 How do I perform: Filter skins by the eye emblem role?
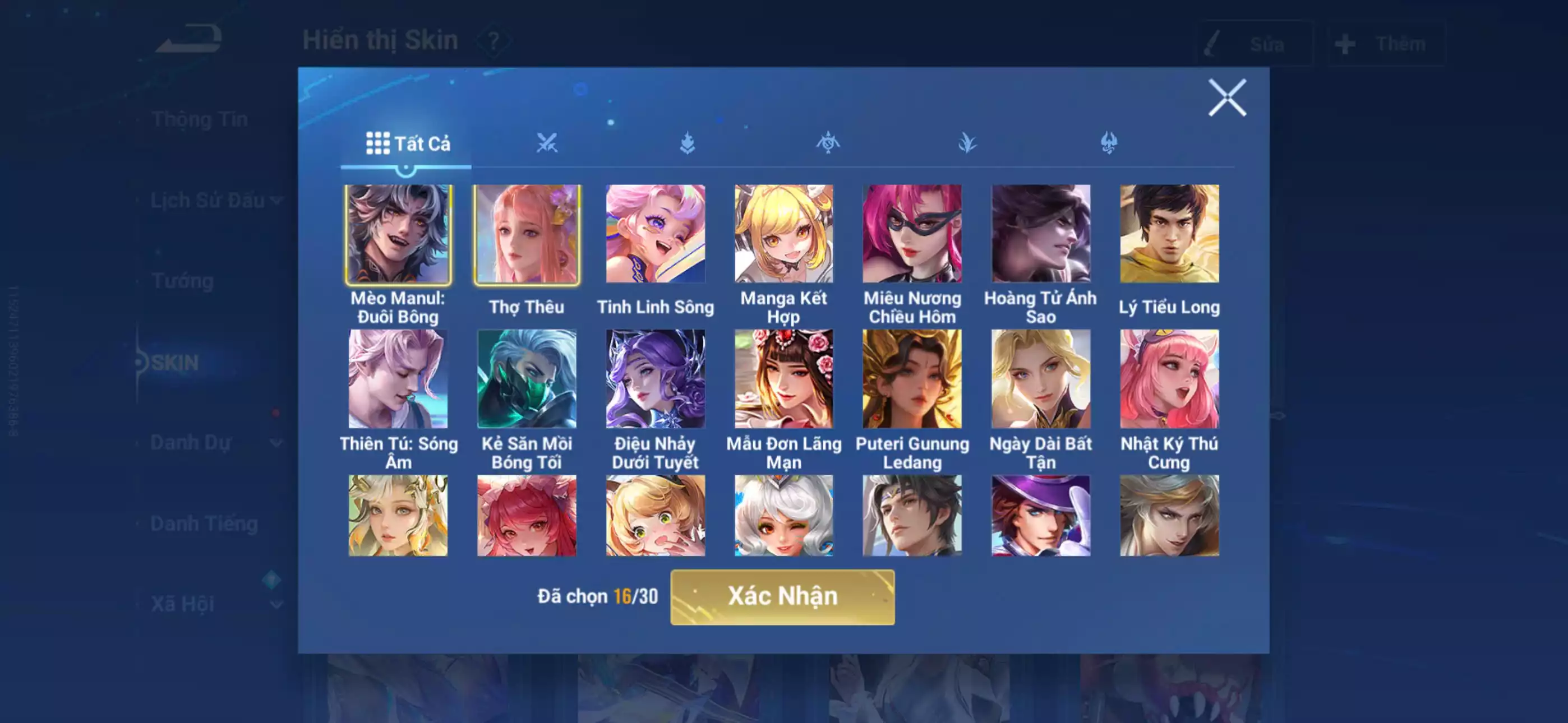point(828,142)
